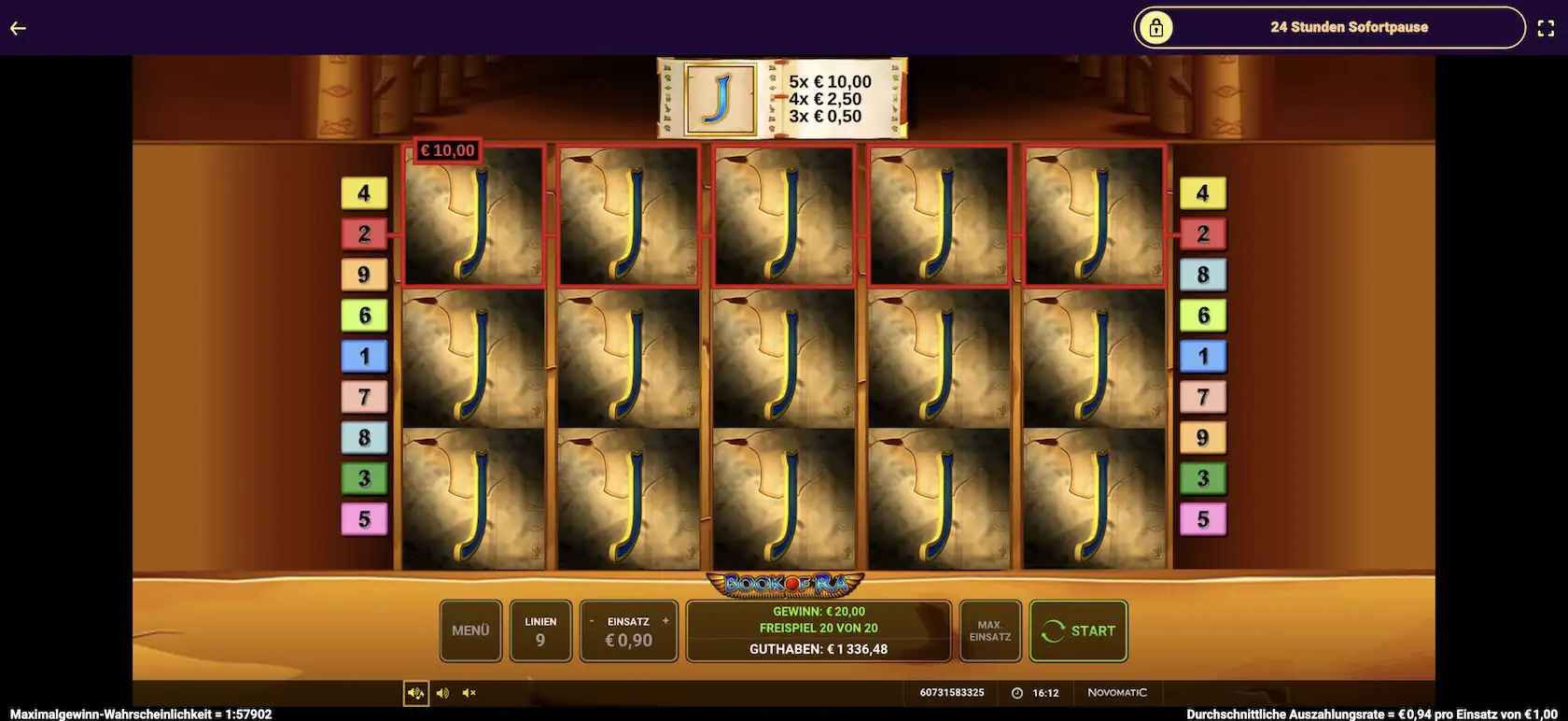Choose the payline 7 marker on the right
The image size is (1568, 721).
[1203, 397]
